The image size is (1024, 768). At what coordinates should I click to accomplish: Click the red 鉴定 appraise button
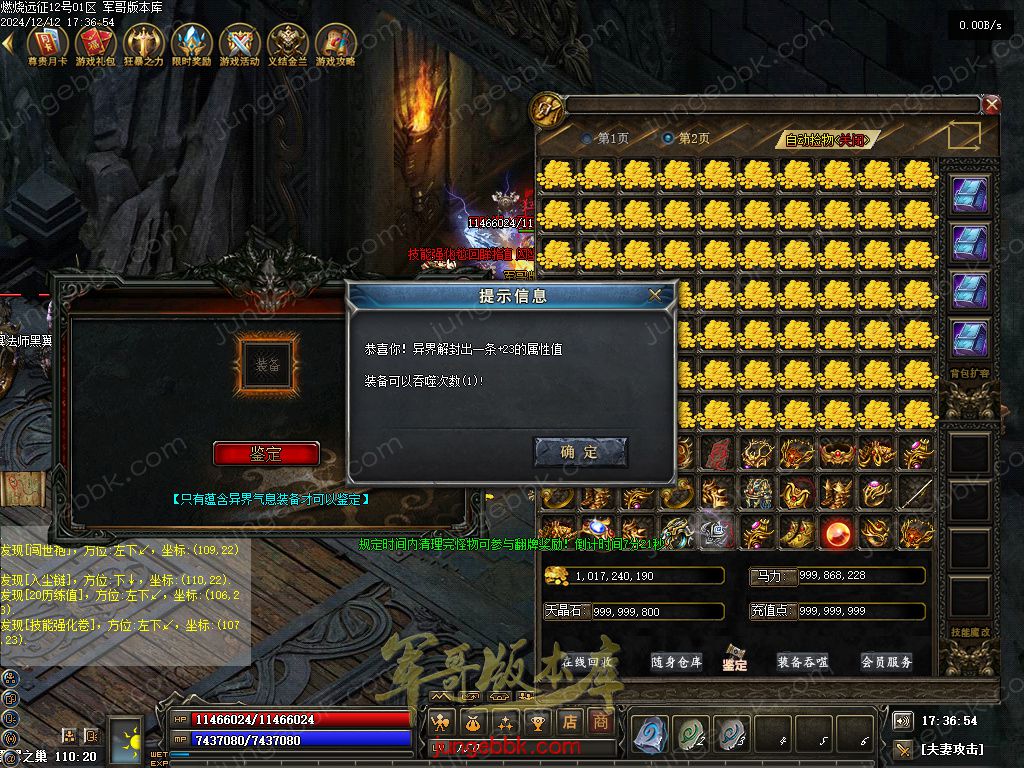266,453
